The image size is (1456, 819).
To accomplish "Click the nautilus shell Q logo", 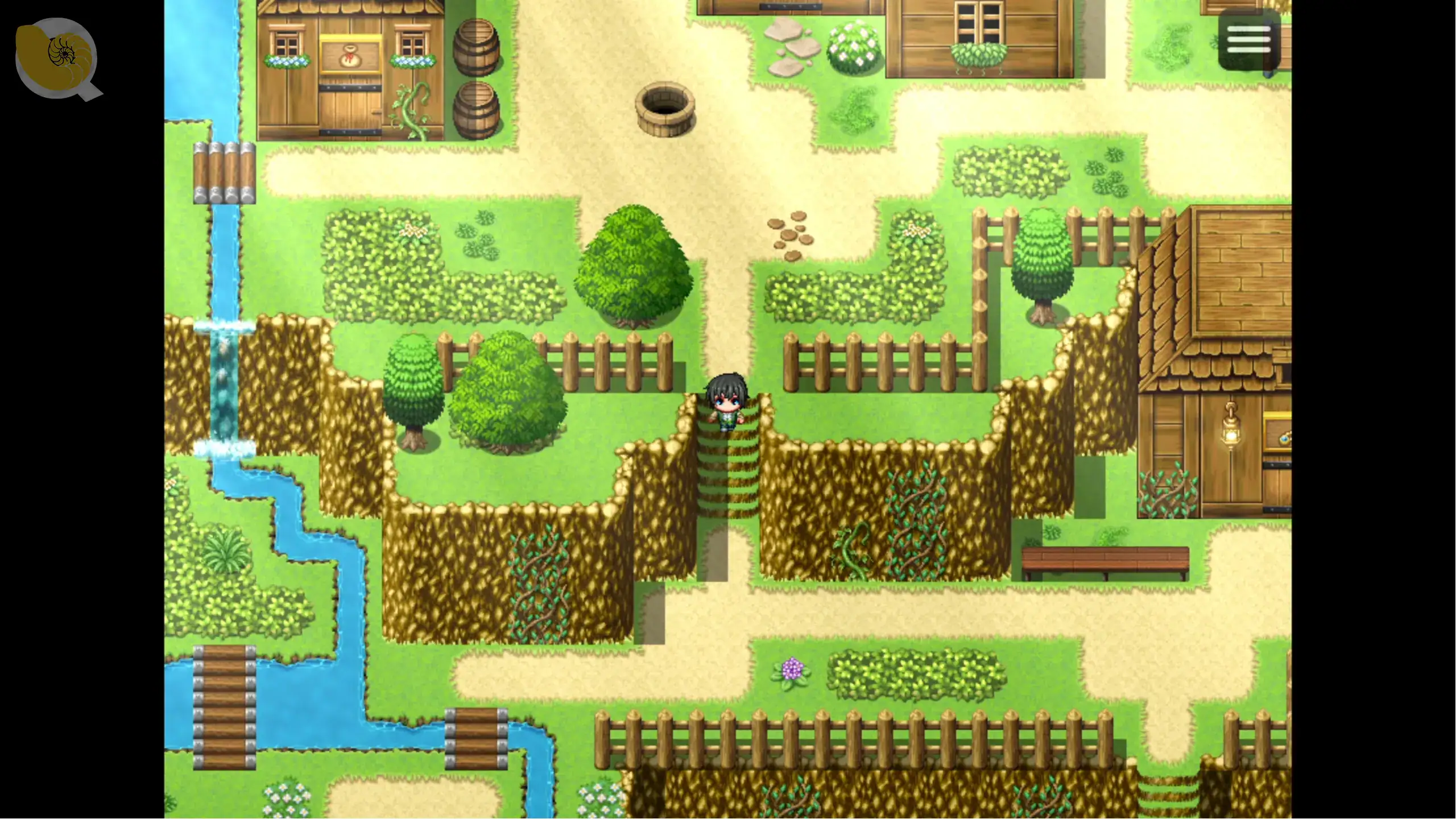I will (57, 57).
